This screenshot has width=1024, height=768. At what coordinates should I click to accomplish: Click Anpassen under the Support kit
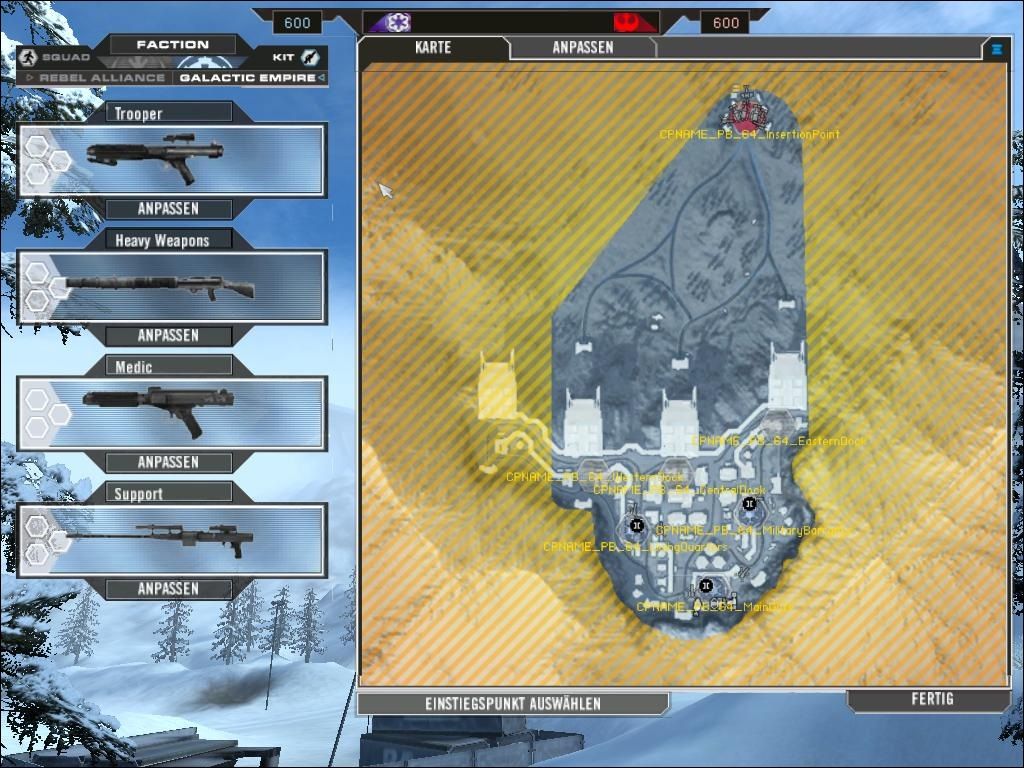[x=168, y=589]
